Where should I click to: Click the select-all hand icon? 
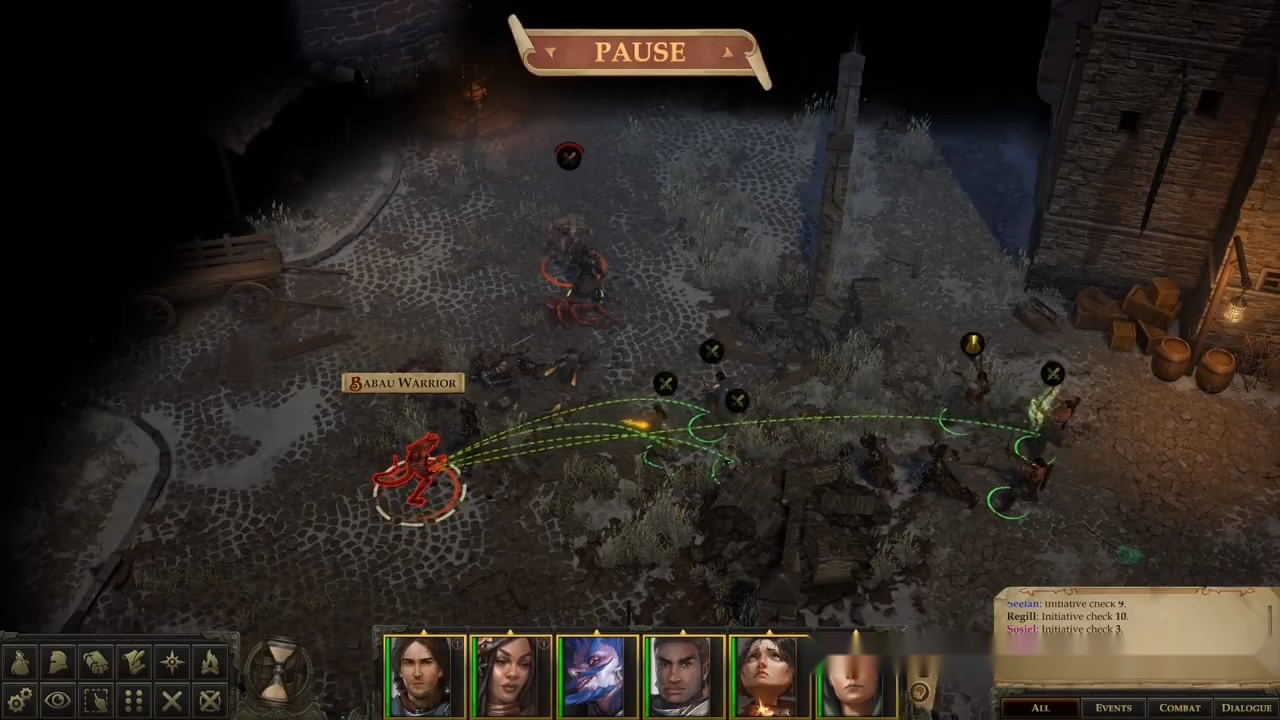point(96,699)
